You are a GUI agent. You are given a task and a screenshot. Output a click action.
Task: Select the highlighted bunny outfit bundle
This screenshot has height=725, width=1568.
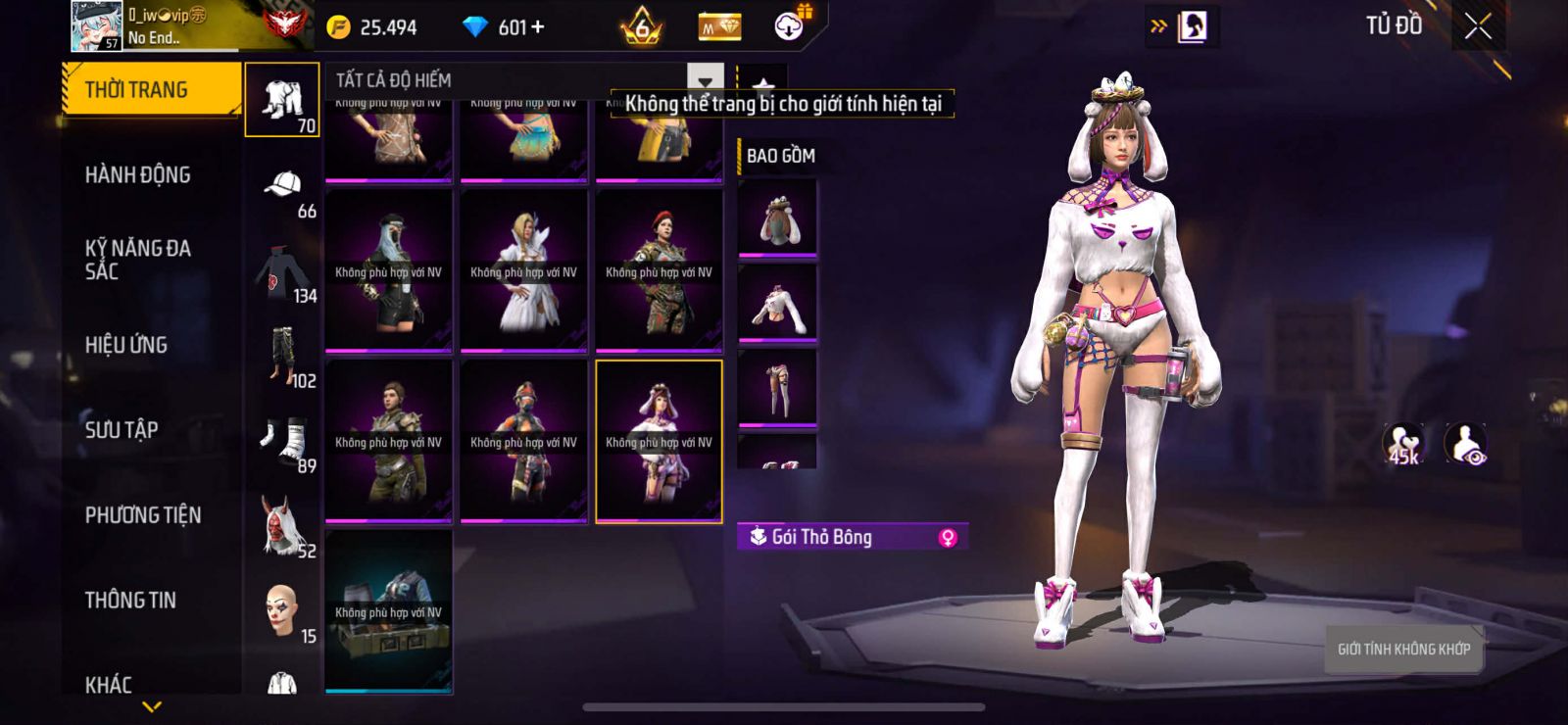click(x=659, y=441)
